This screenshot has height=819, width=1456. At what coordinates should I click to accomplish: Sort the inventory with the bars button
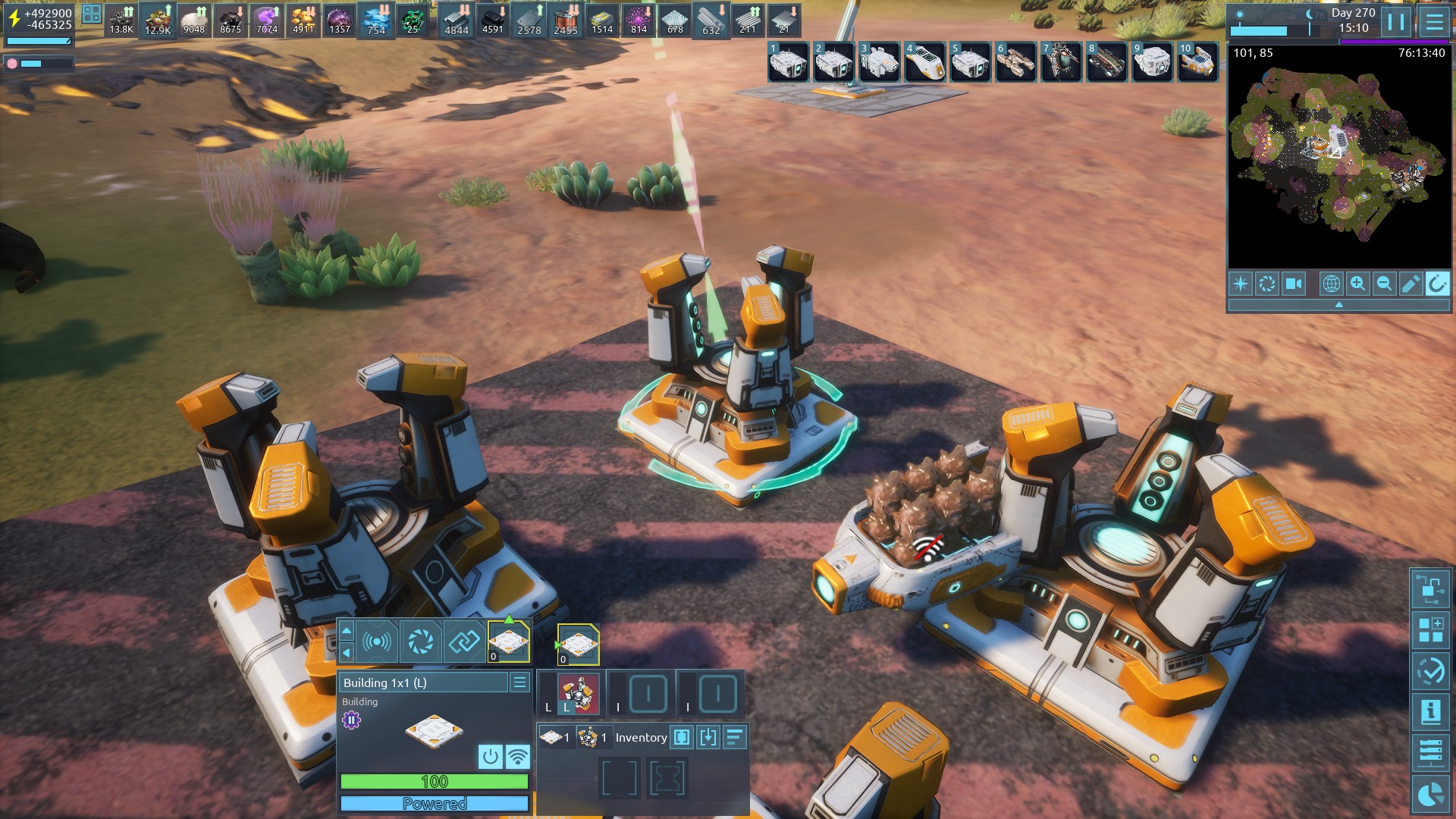point(735,737)
